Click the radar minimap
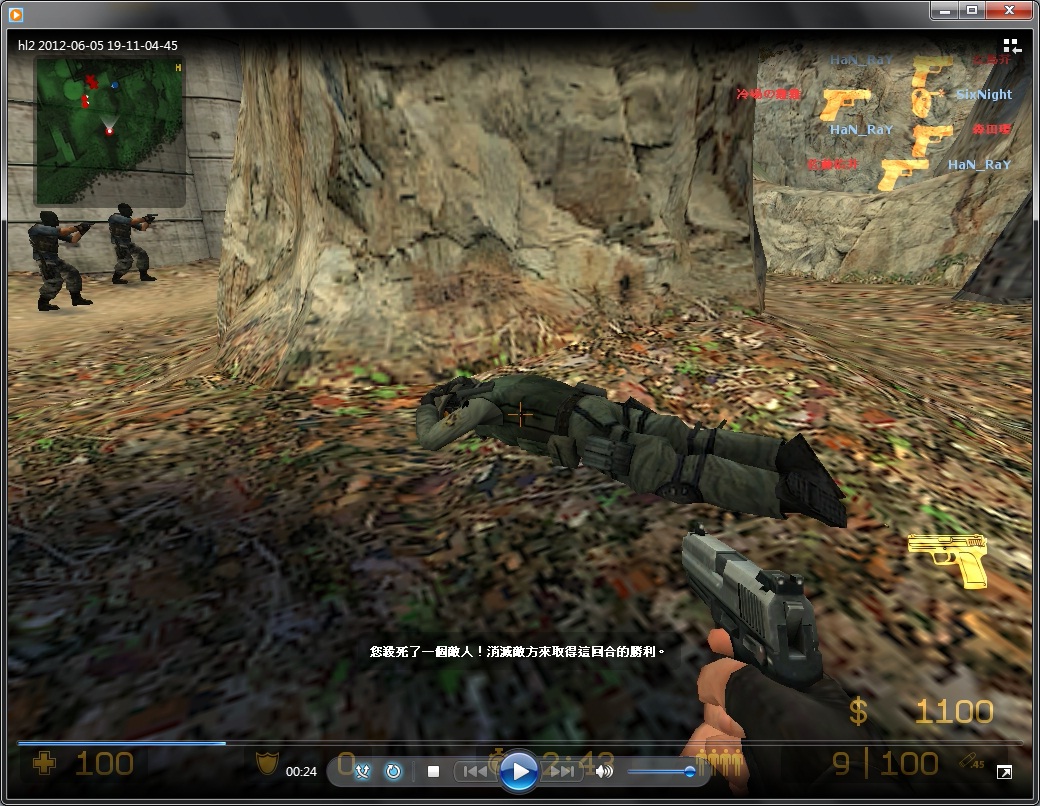 coord(109,130)
